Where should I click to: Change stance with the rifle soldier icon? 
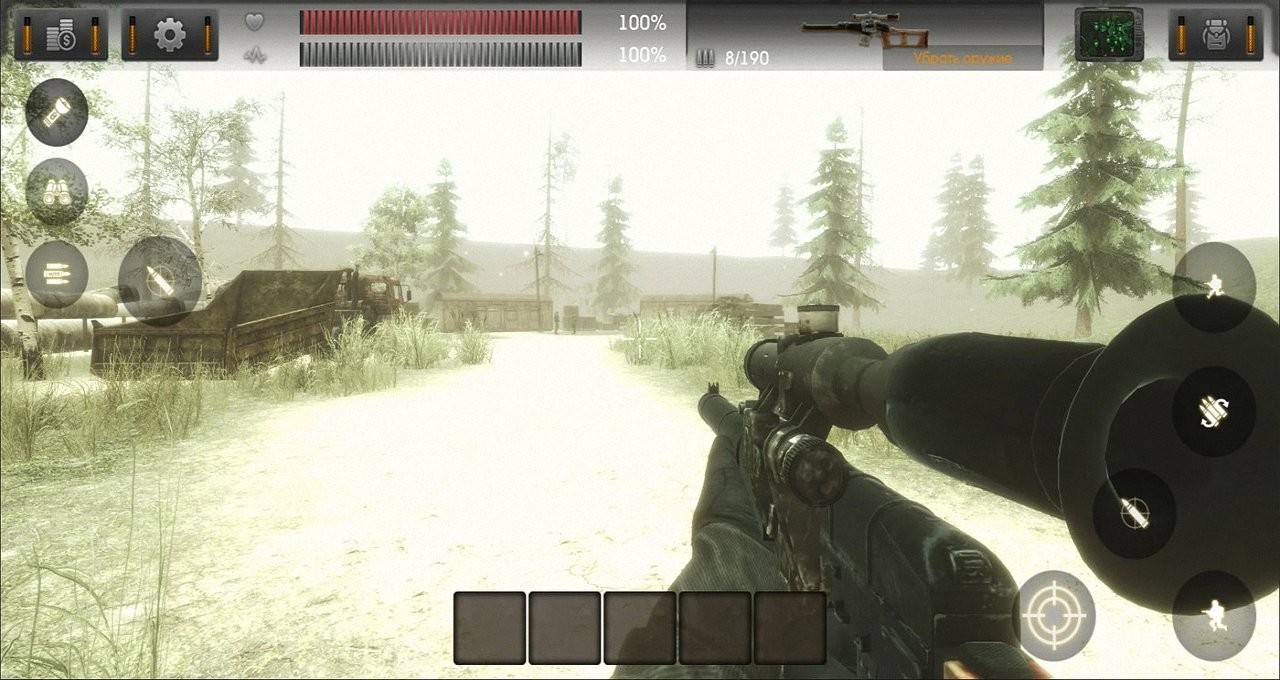click(1214, 615)
